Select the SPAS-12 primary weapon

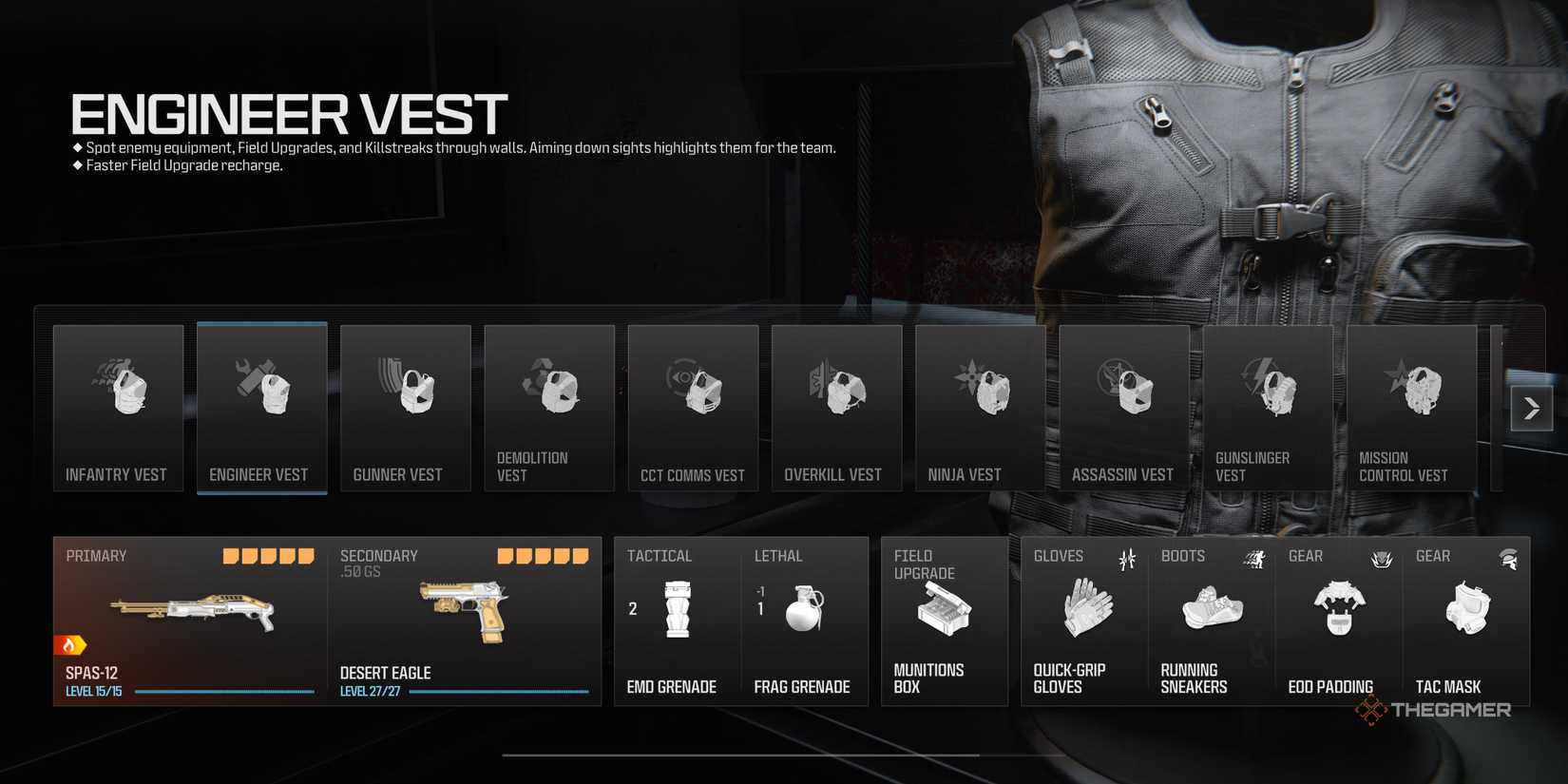coord(190,613)
